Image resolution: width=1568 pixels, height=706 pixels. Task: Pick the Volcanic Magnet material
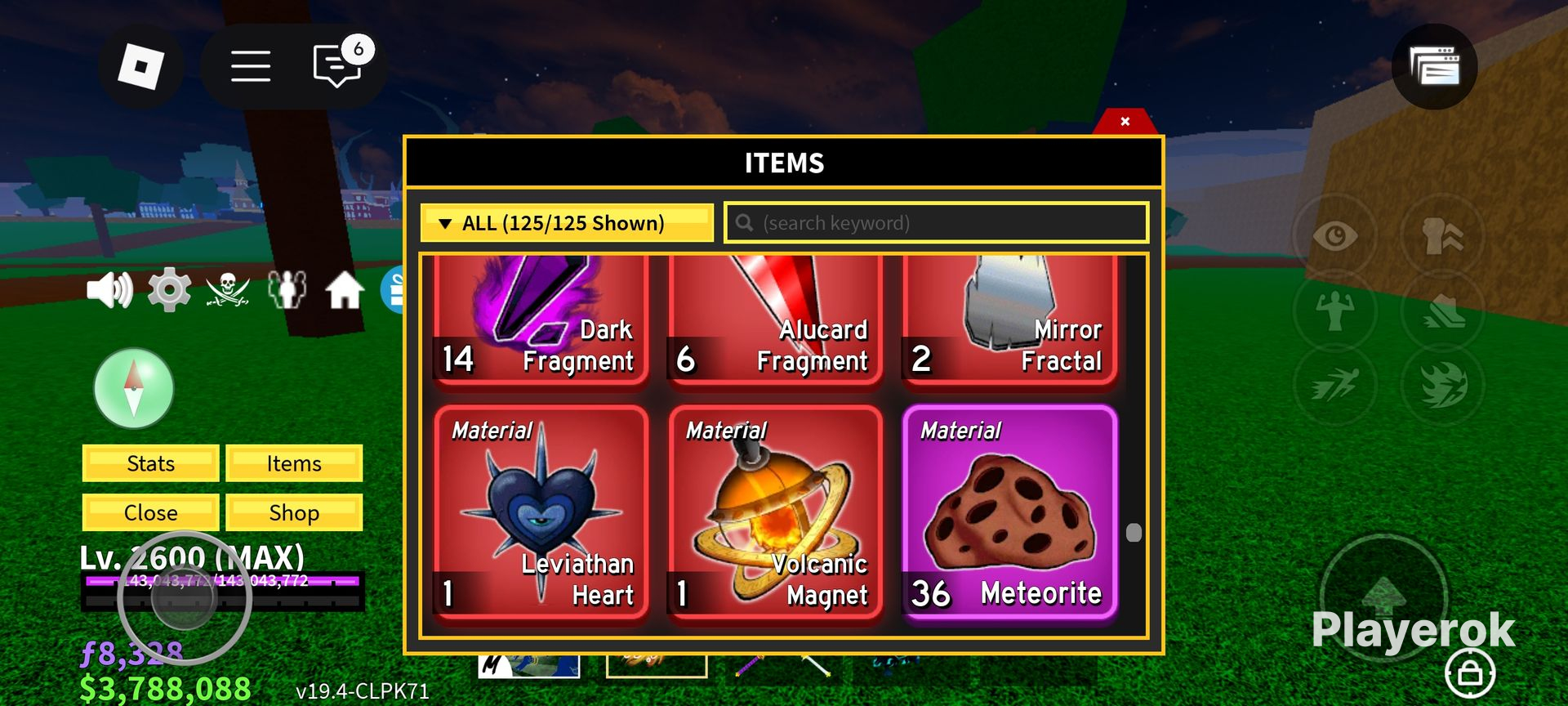click(774, 512)
